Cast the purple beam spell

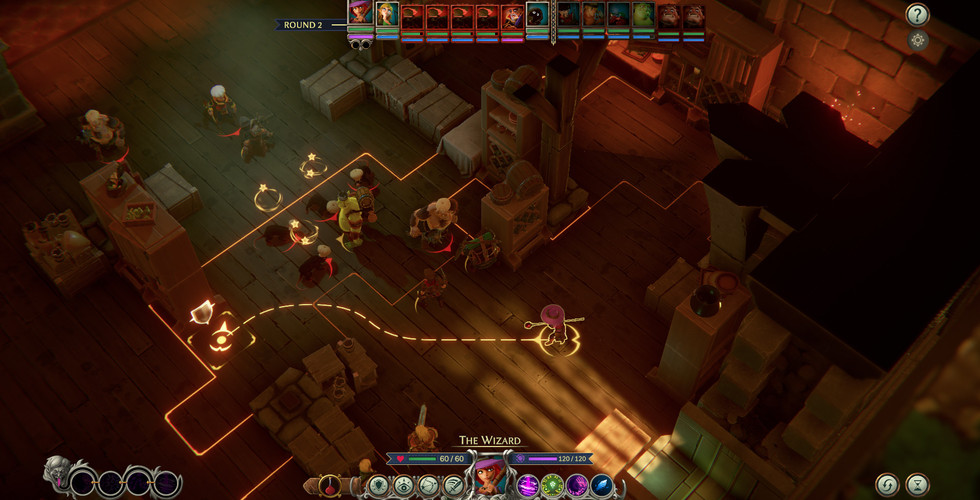[x=527, y=486]
